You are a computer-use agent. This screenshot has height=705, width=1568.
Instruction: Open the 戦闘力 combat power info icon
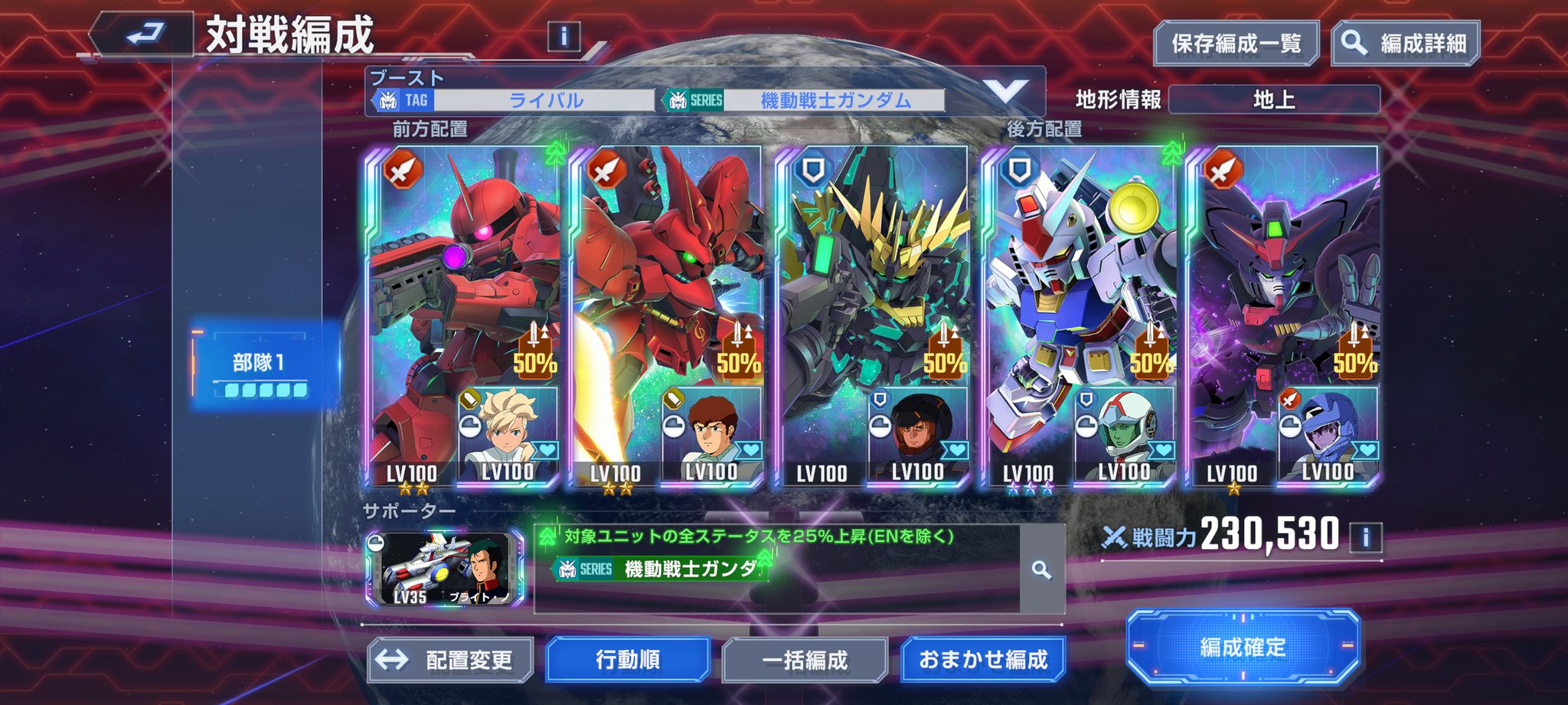(x=1365, y=537)
